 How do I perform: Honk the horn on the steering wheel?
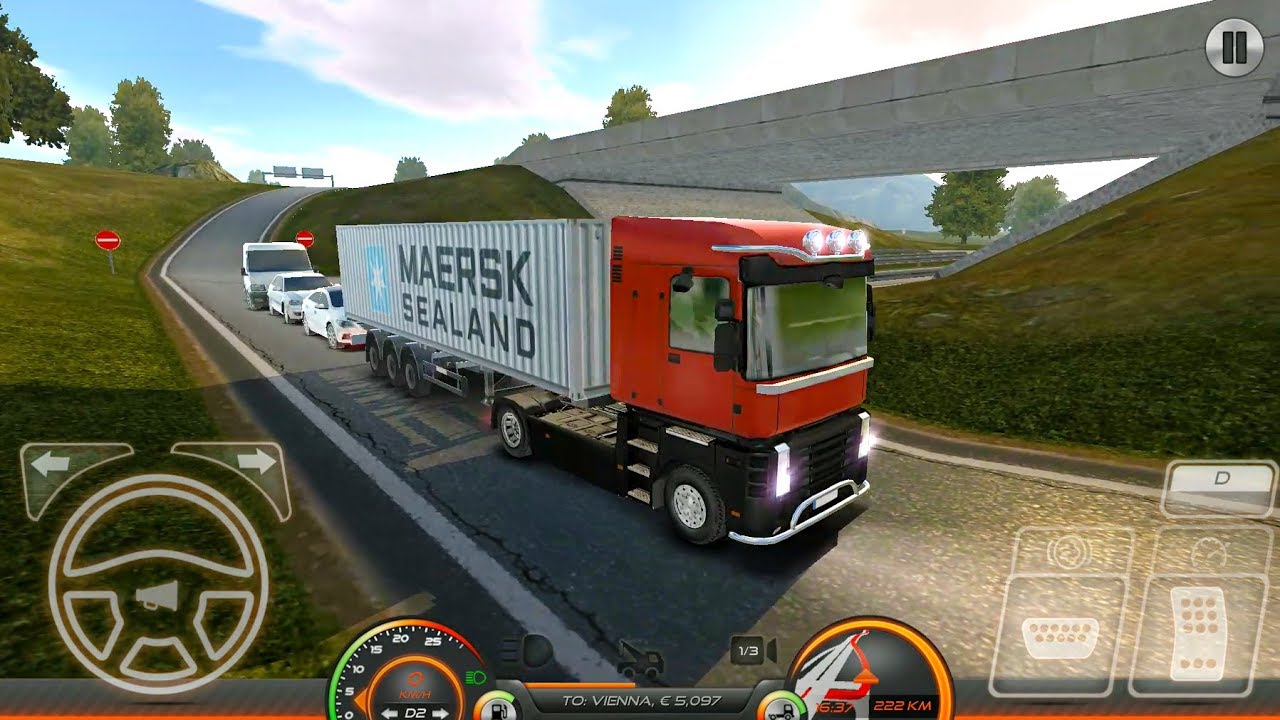[x=157, y=597]
